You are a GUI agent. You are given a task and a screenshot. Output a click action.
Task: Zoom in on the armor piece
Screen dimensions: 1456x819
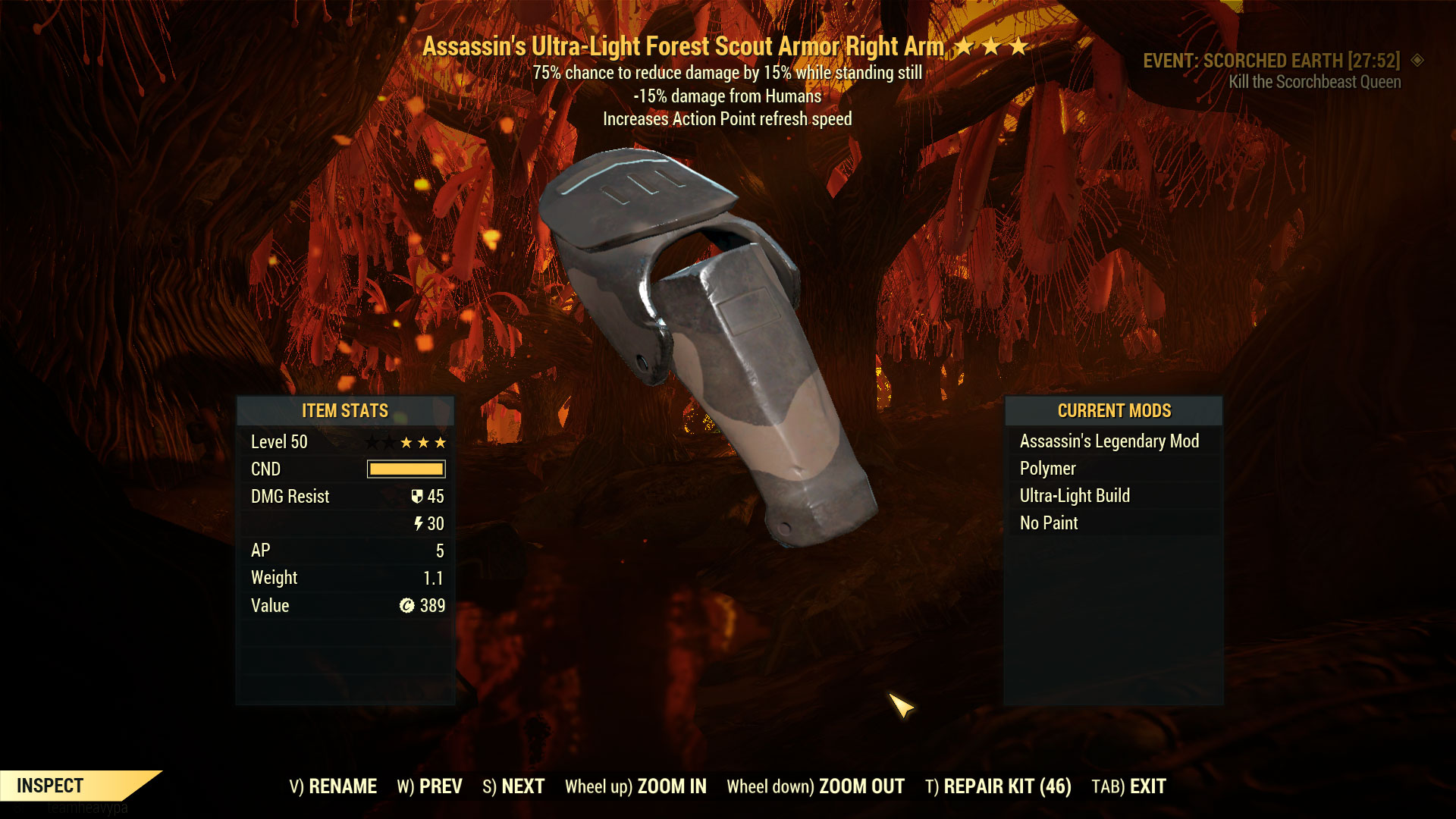(x=635, y=786)
